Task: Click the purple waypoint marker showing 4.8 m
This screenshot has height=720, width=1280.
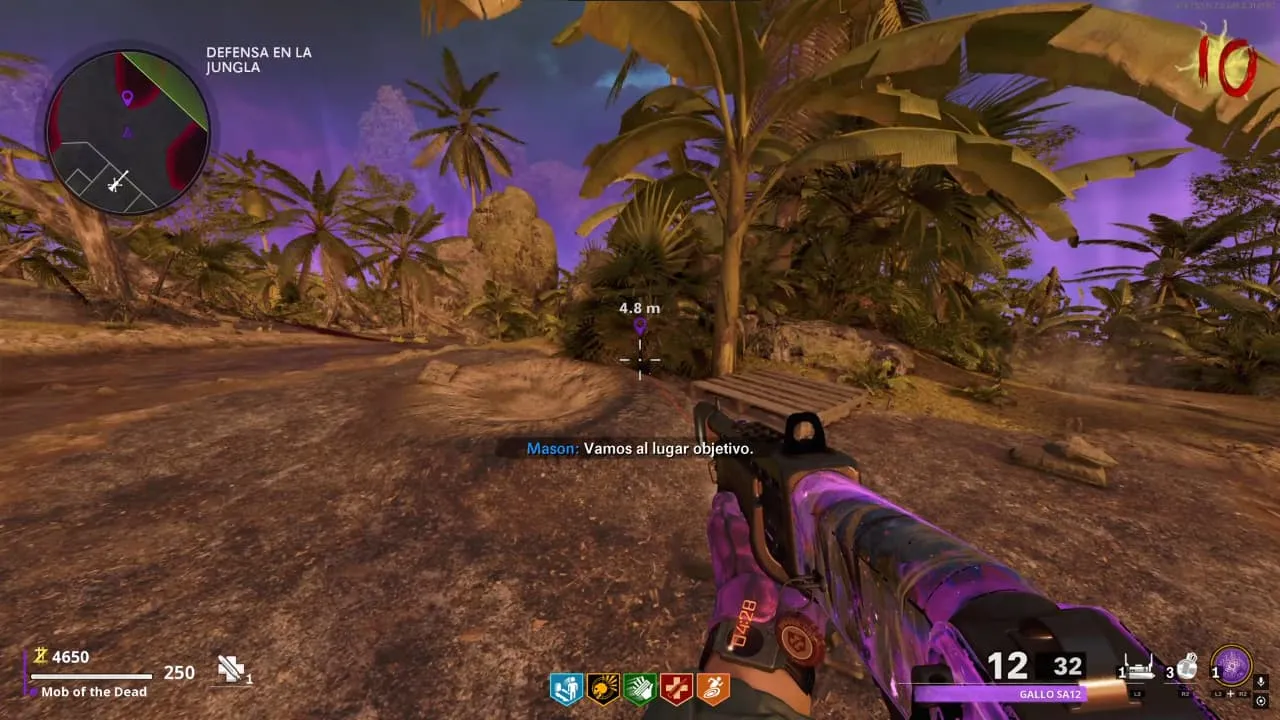Action: tap(640, 325)
